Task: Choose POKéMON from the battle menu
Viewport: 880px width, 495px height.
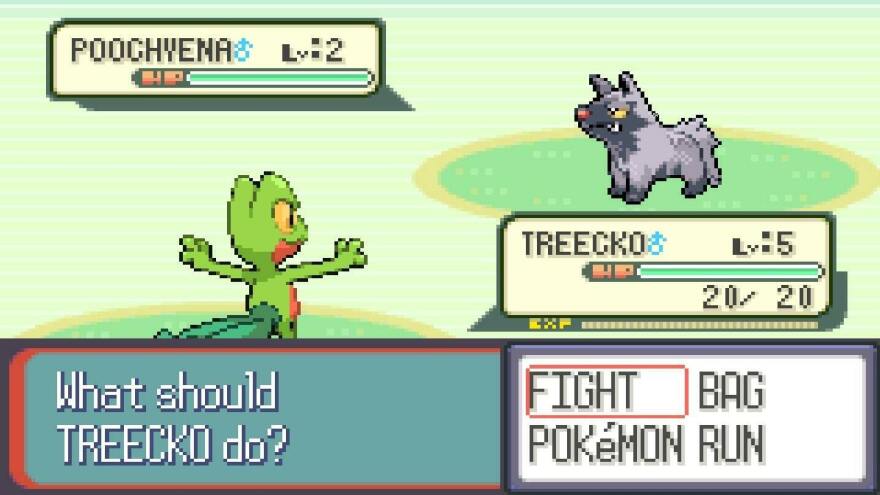Action: point(605,443)
